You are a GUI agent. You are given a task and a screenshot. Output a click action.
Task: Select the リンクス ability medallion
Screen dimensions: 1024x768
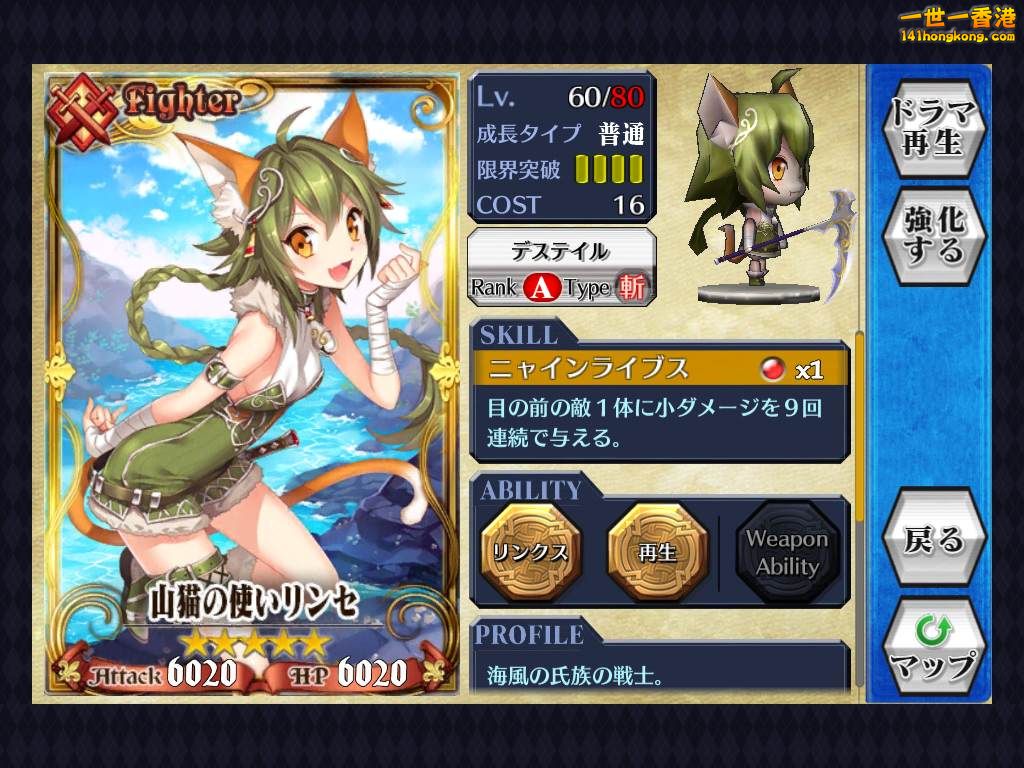[x=530, y=552]
